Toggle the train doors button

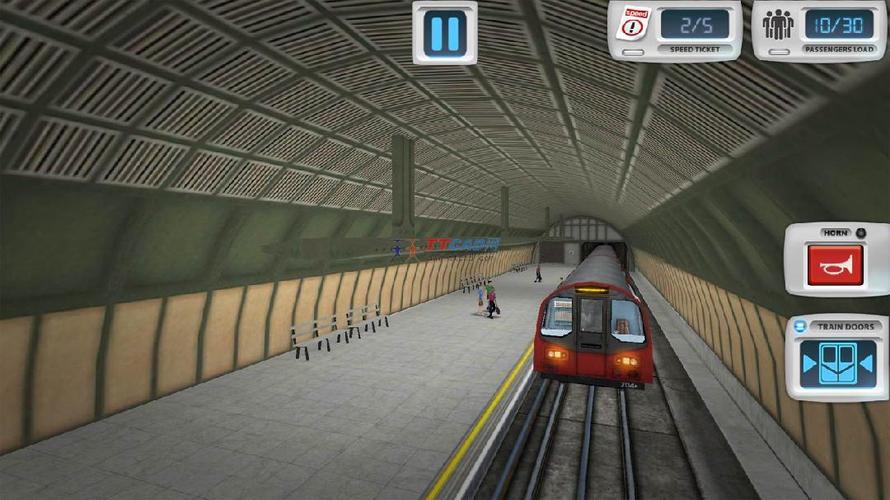point(837,364)
